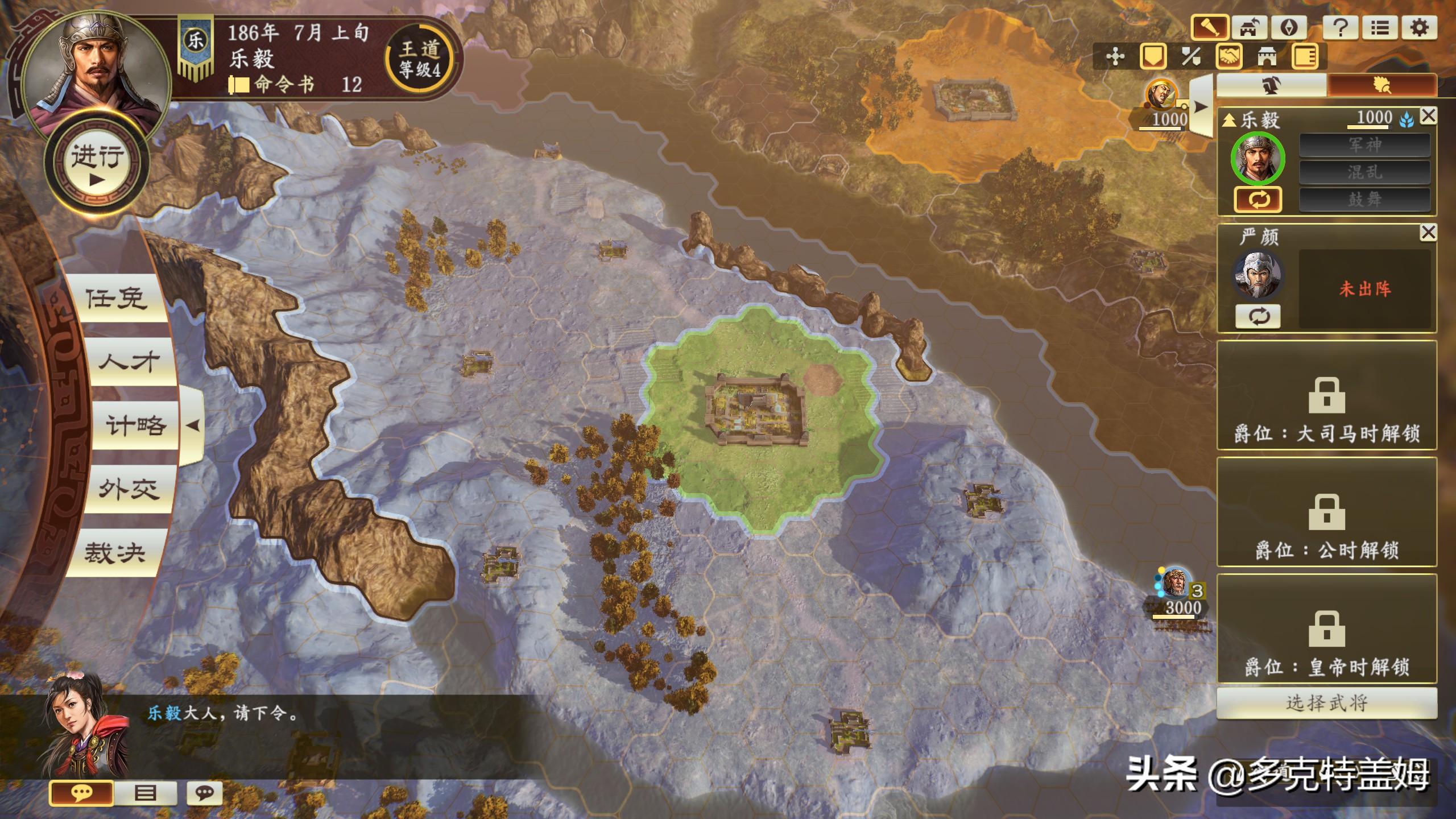1456x819 pixels.
Task: Switch to the horse-head officer tab
Action: pos(1272,86)
